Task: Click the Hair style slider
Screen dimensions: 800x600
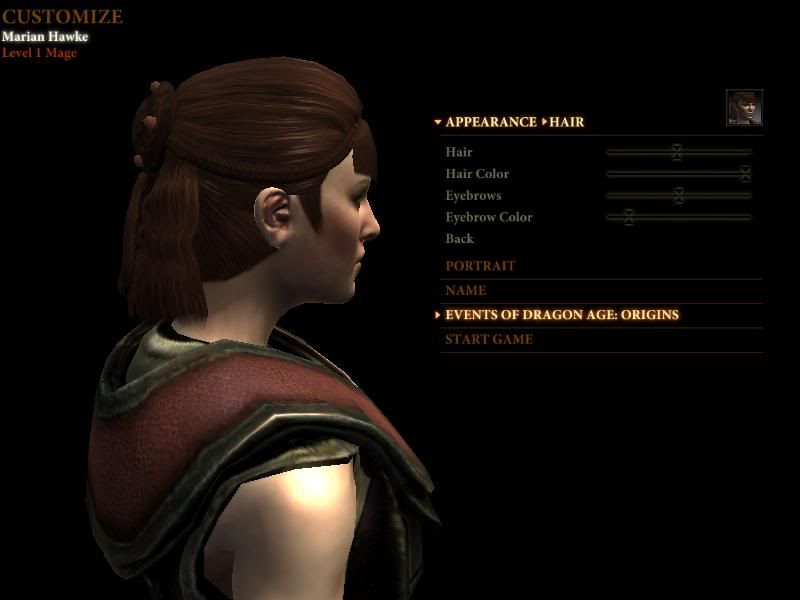Action: 677,152
